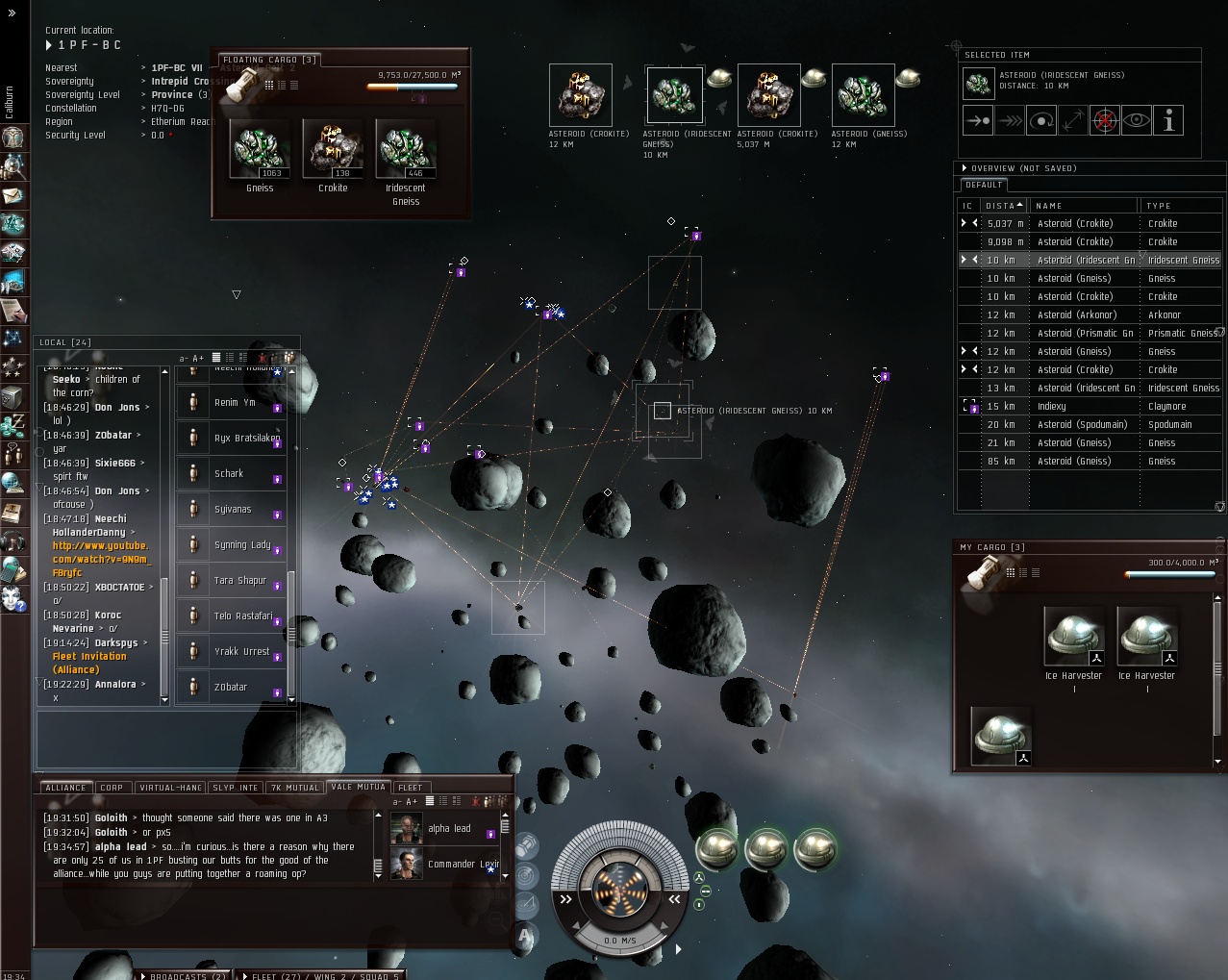Open the Default overview tab
Screen dimensions: 1228x980
pyautogui.click(x=984, y=185)
